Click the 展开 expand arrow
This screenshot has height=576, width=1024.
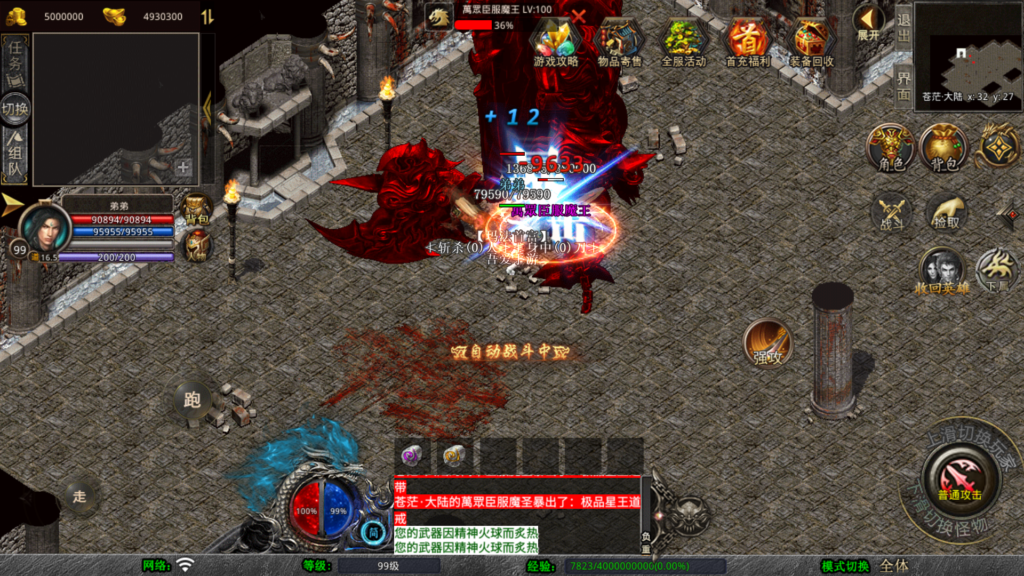[868, 20]
